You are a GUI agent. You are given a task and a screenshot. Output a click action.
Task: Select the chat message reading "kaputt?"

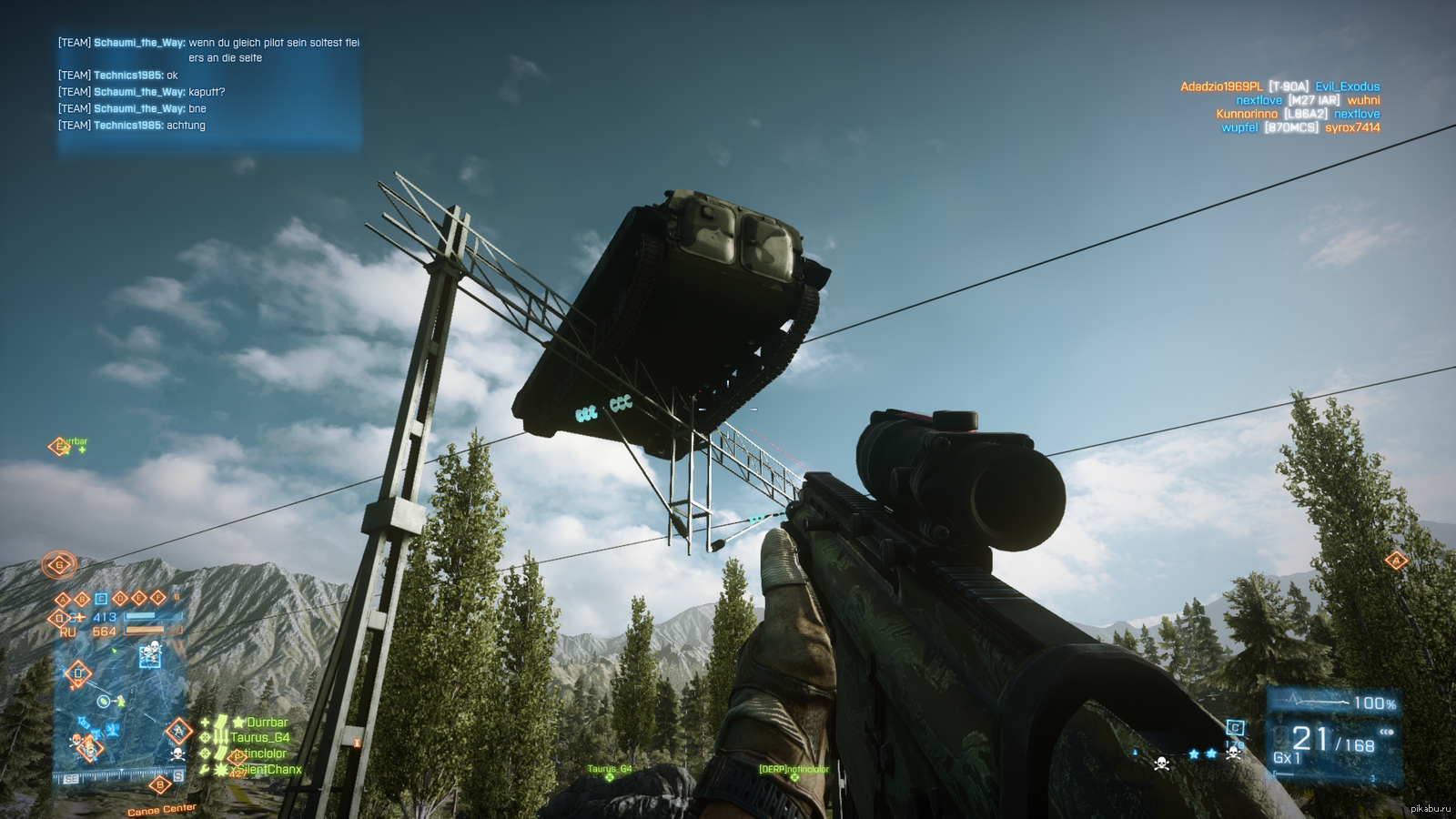coord(207,92)
